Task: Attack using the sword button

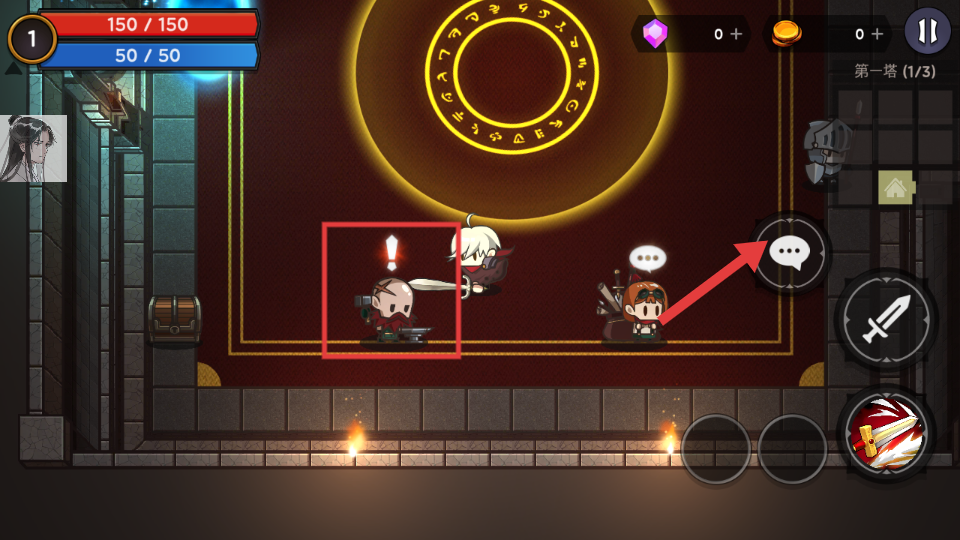Action: click(886, 320)
